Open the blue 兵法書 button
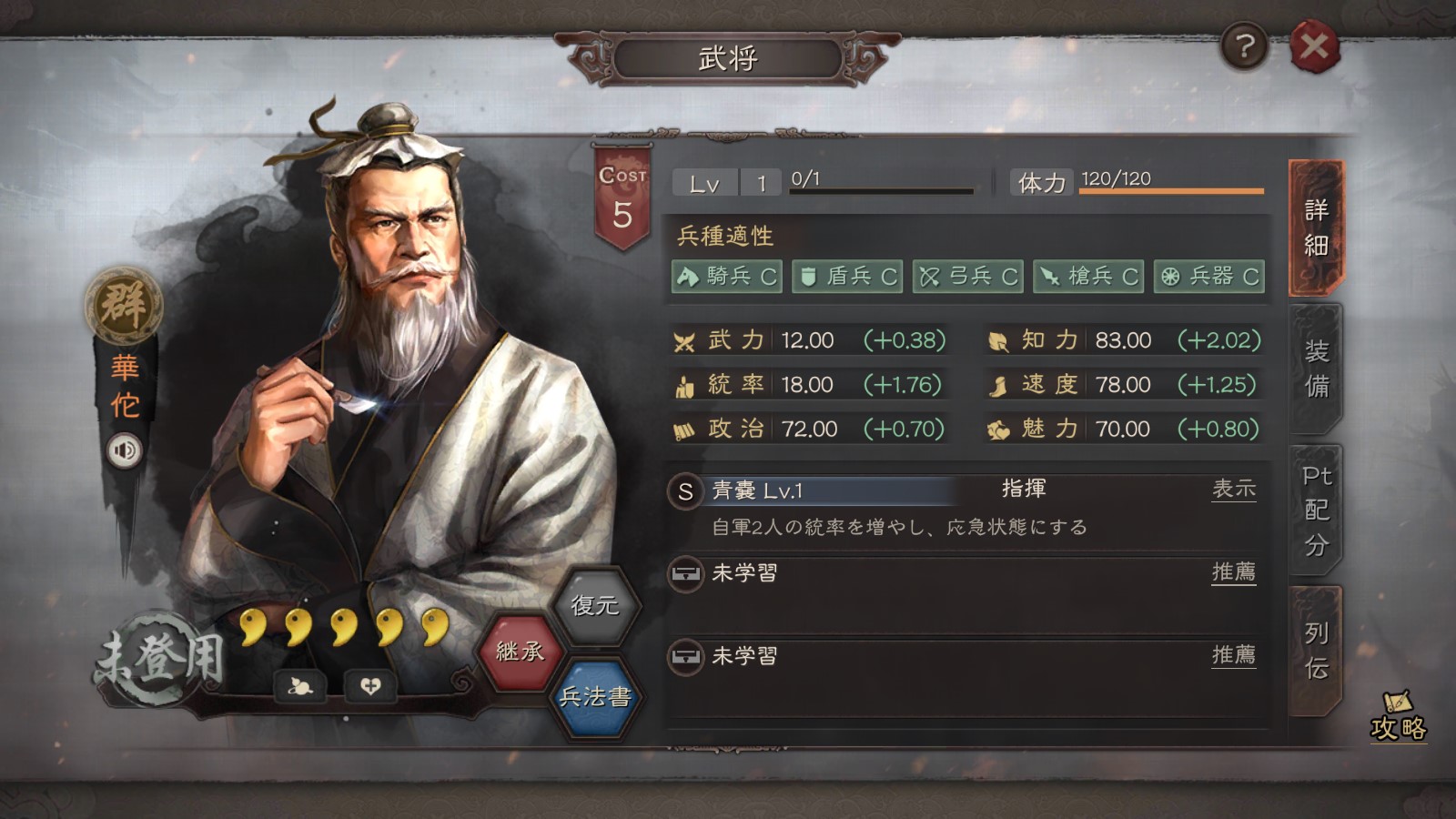 594,697
